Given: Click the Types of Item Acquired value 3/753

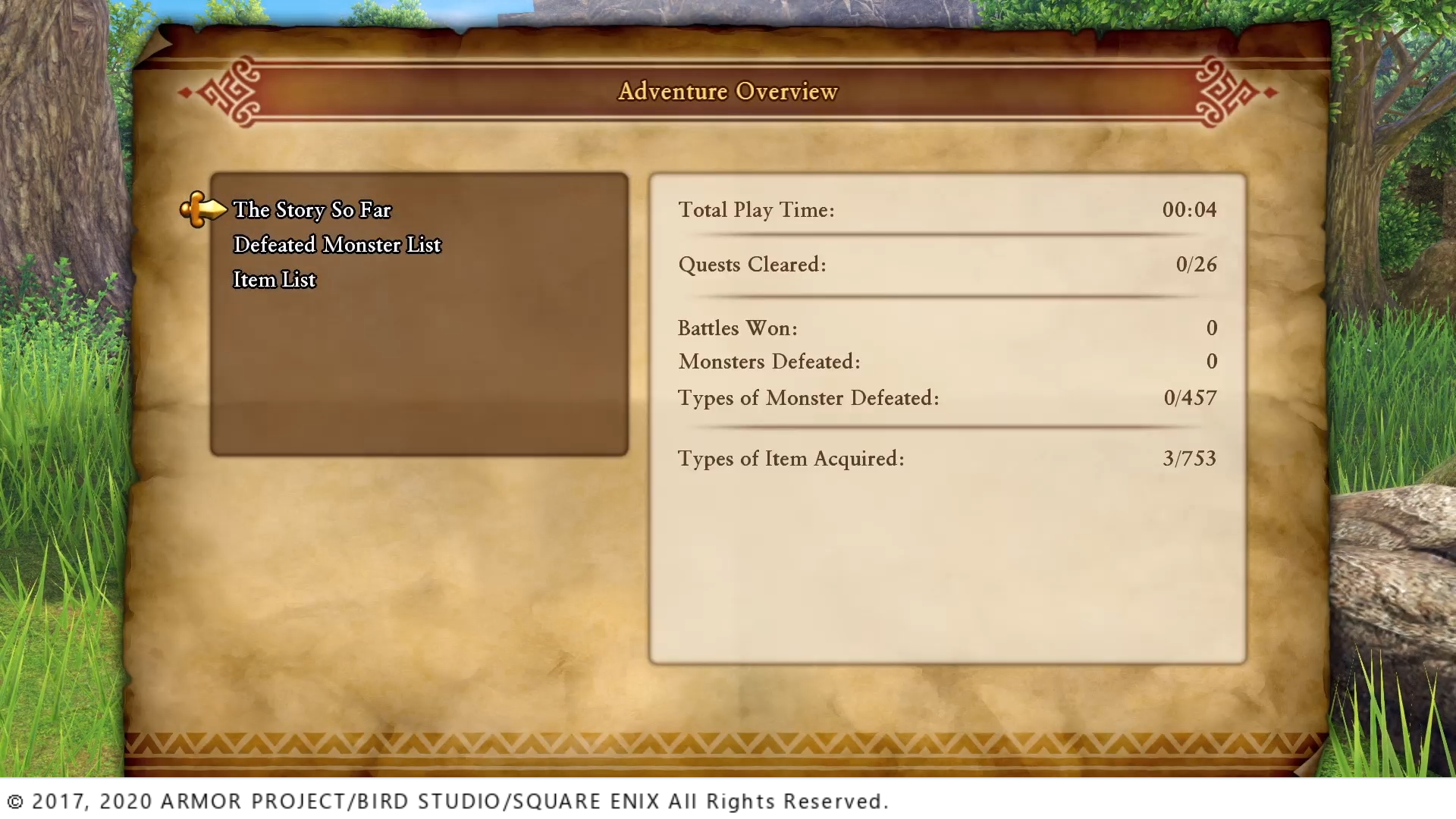Looking at the screenshot, I should tap(1189, 458).
